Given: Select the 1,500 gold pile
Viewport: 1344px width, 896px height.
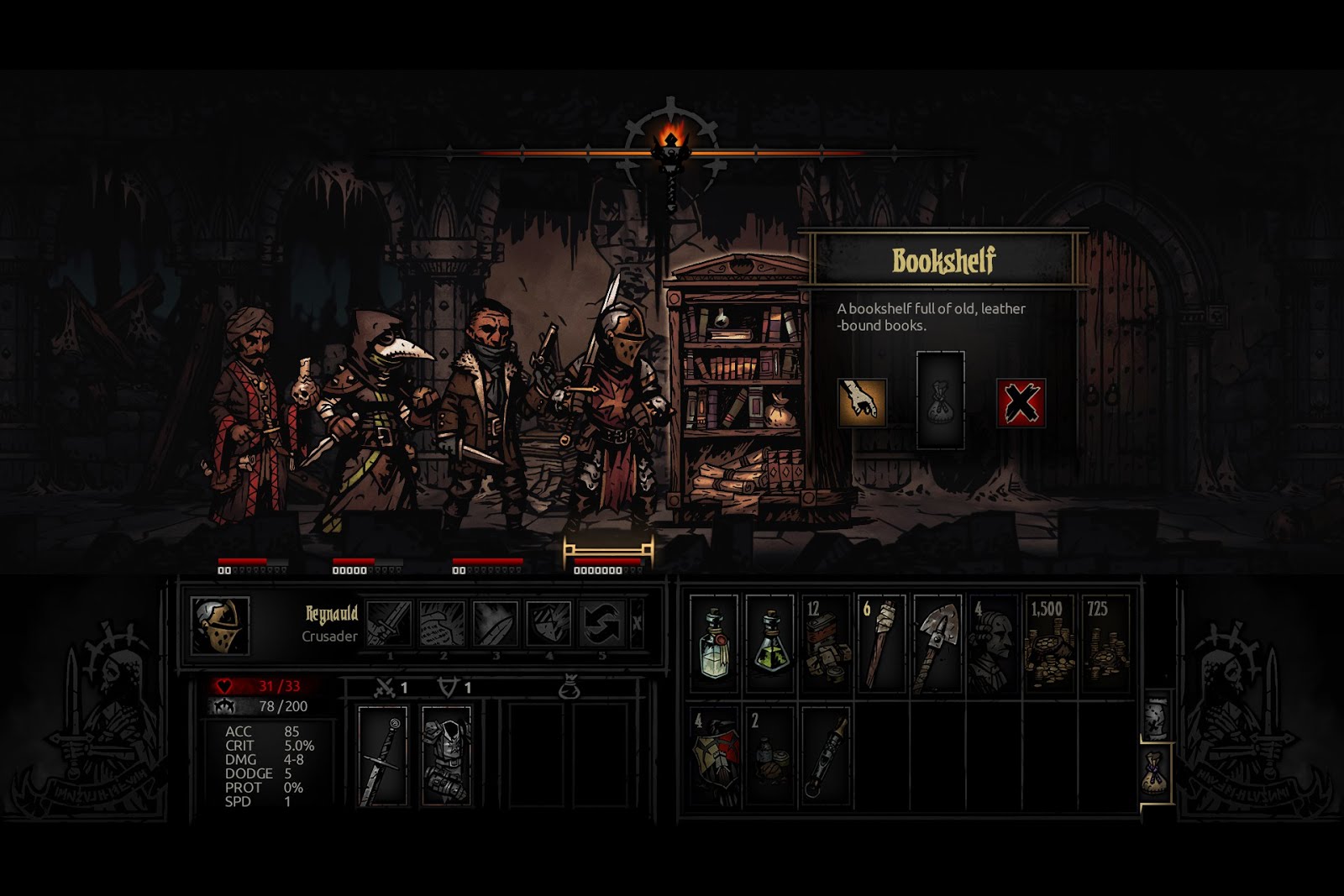Looking at the screenshot, I should click(1049, 644).
